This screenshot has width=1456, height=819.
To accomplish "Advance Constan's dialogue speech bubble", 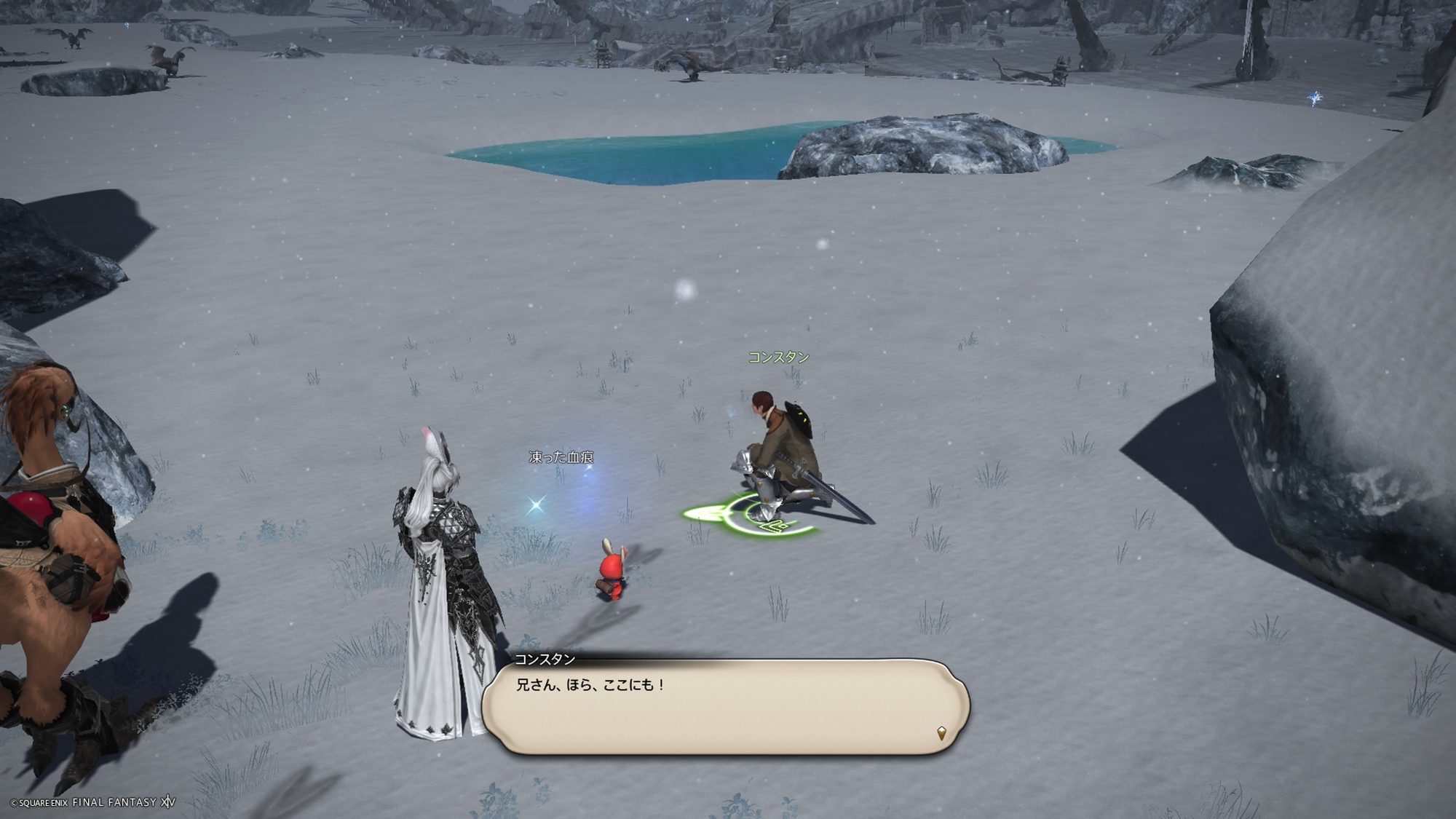I will pyautogui.click(x=725, y=706).
